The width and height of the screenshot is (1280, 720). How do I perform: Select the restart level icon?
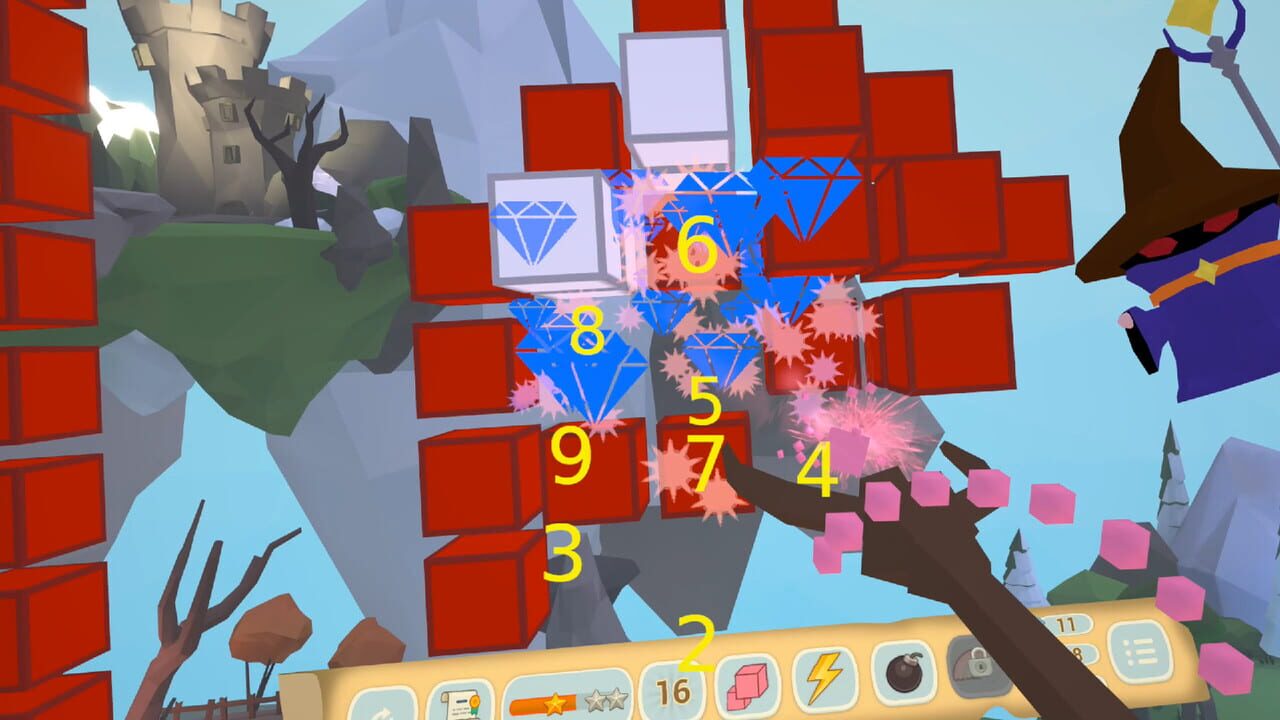383,712
